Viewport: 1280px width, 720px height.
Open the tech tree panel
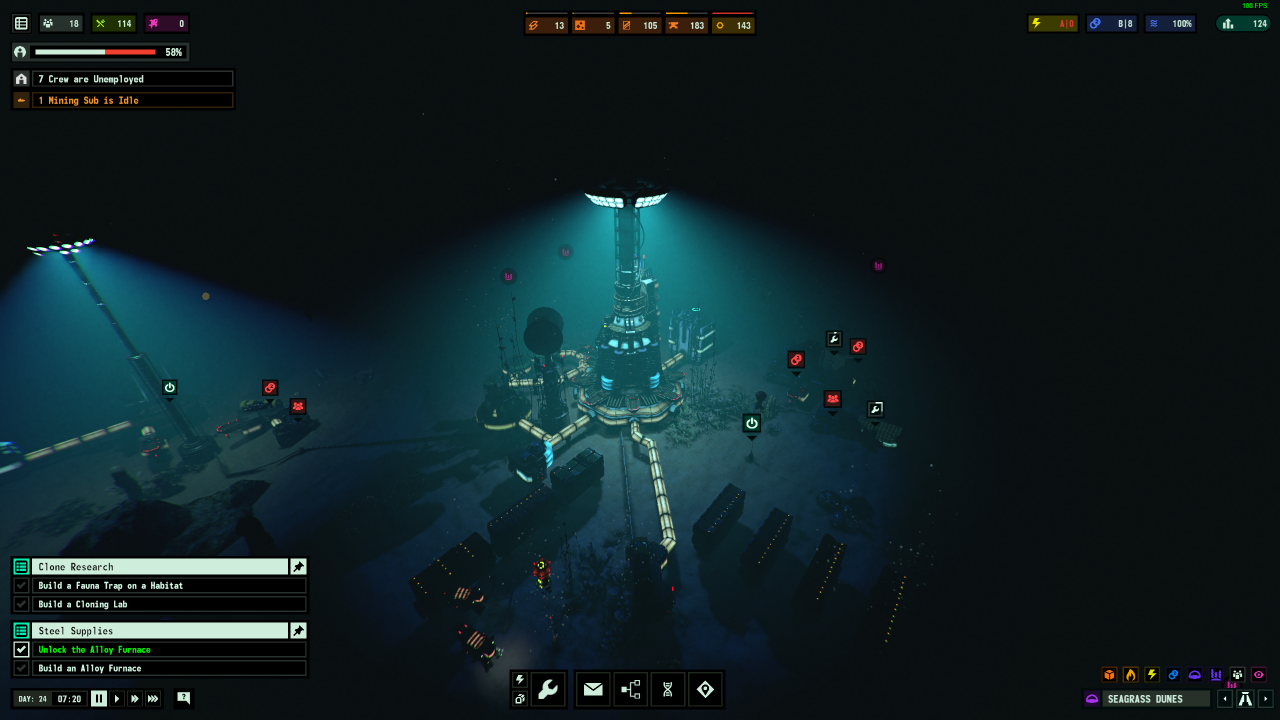pos(631,689)
